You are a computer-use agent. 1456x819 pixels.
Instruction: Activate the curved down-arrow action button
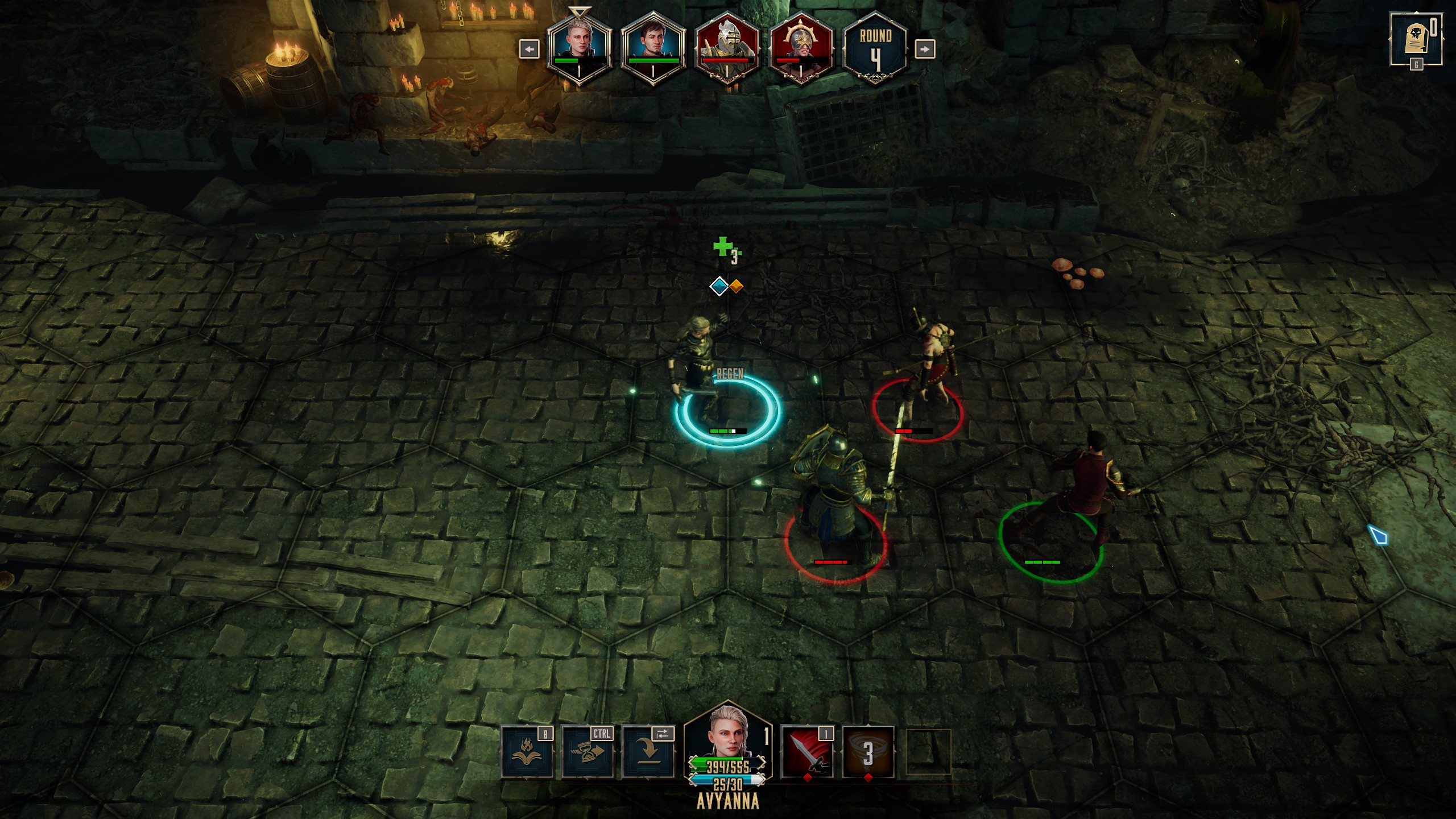coord(648,753)
